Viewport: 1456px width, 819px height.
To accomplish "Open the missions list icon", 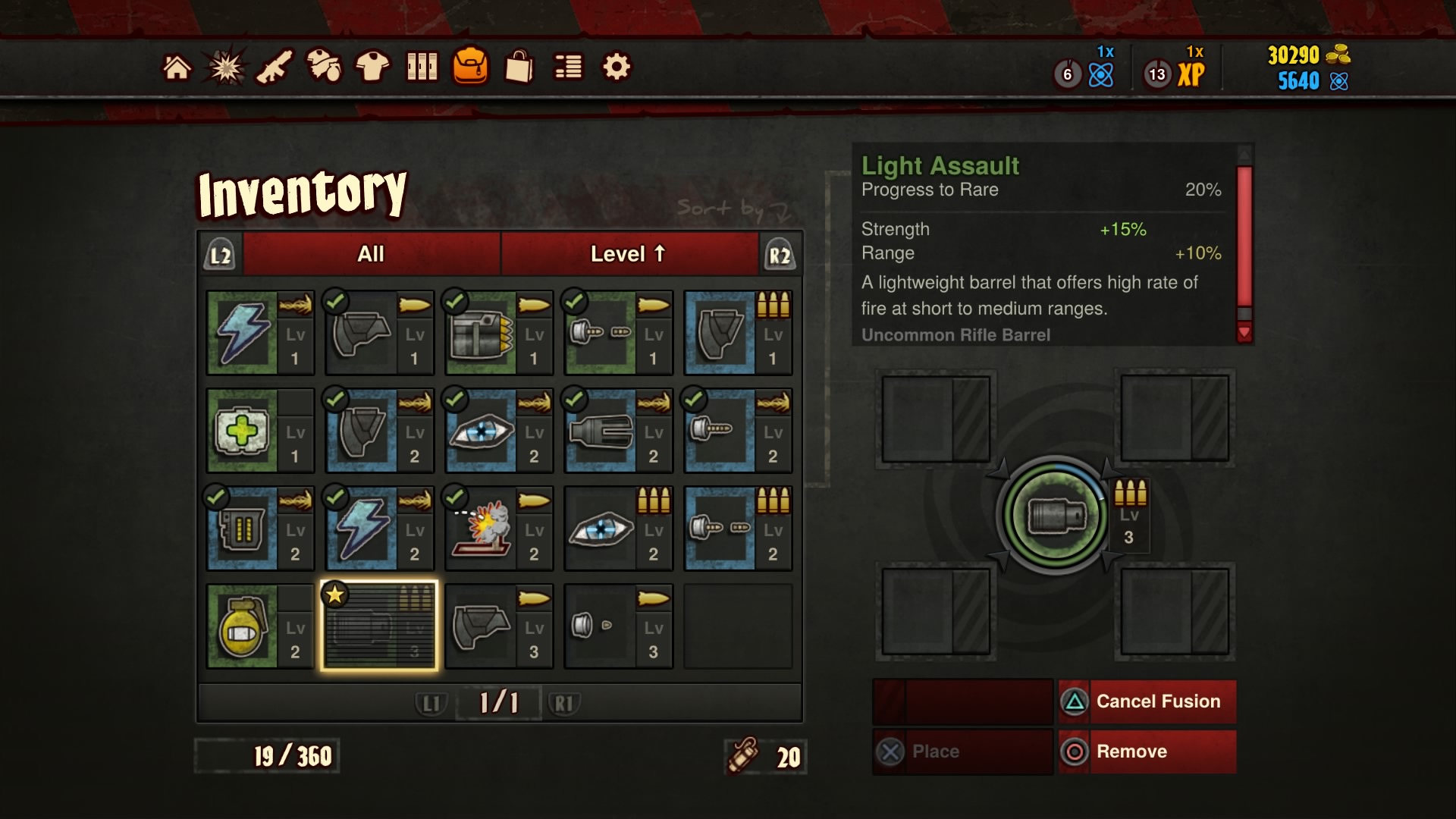I will [567, 67].
